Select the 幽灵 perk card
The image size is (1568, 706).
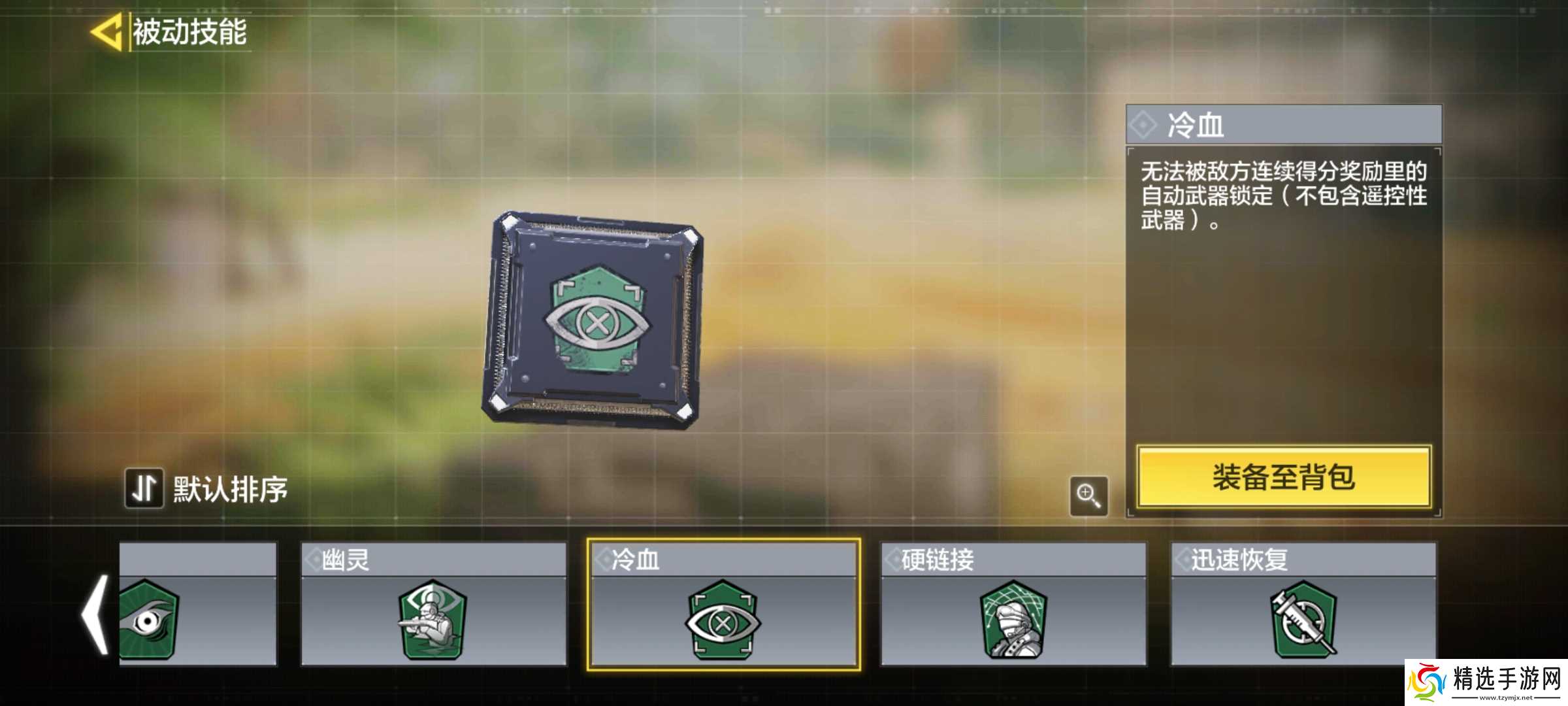coord(433,604)
